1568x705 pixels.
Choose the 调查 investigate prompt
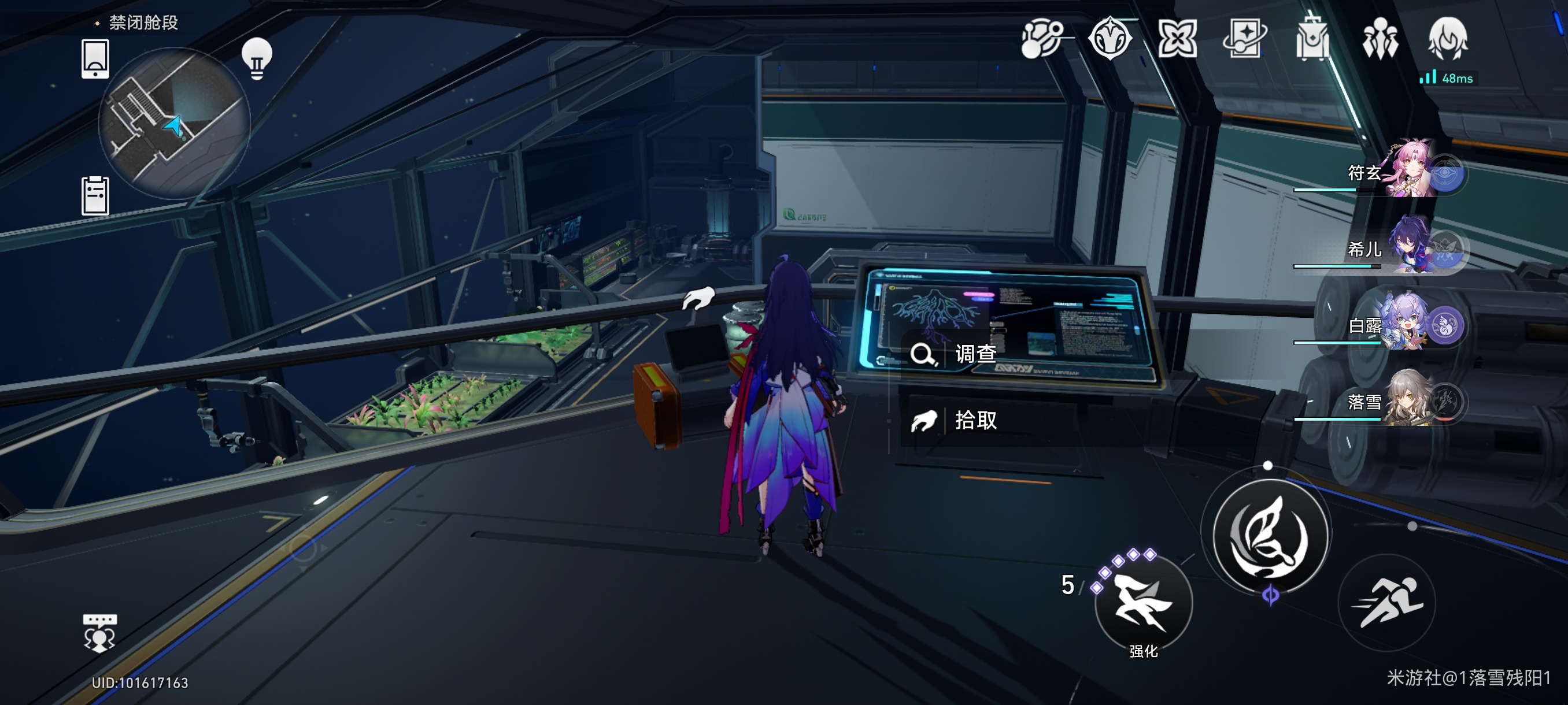[974, 354]
